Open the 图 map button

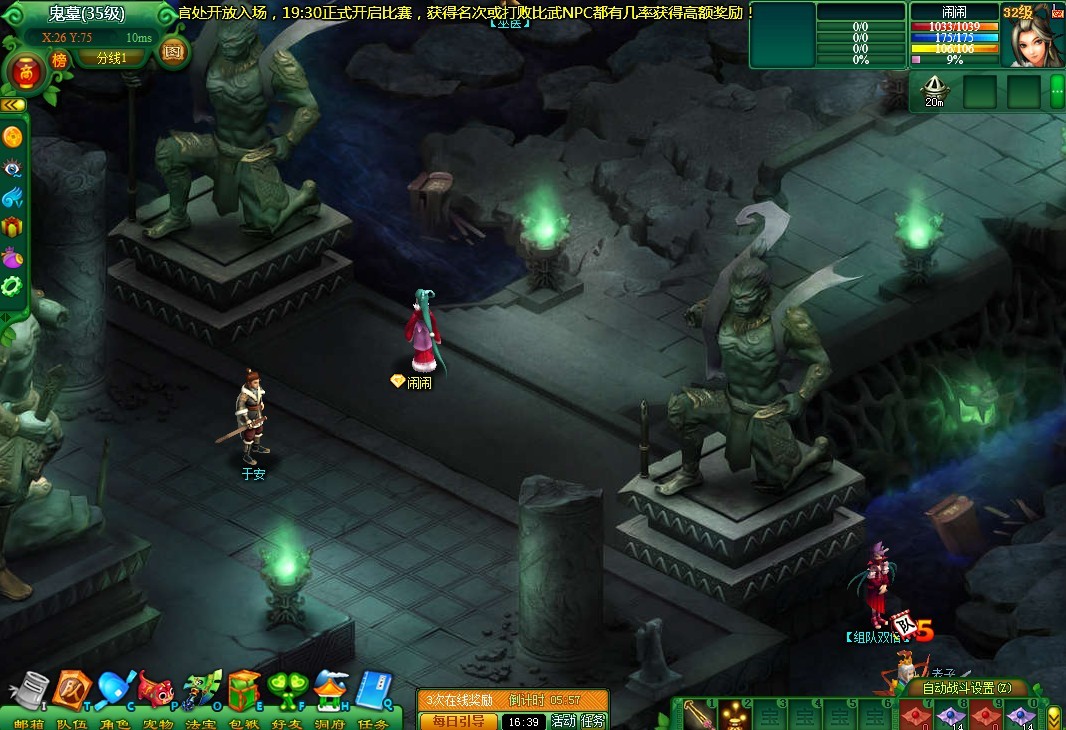172,51
